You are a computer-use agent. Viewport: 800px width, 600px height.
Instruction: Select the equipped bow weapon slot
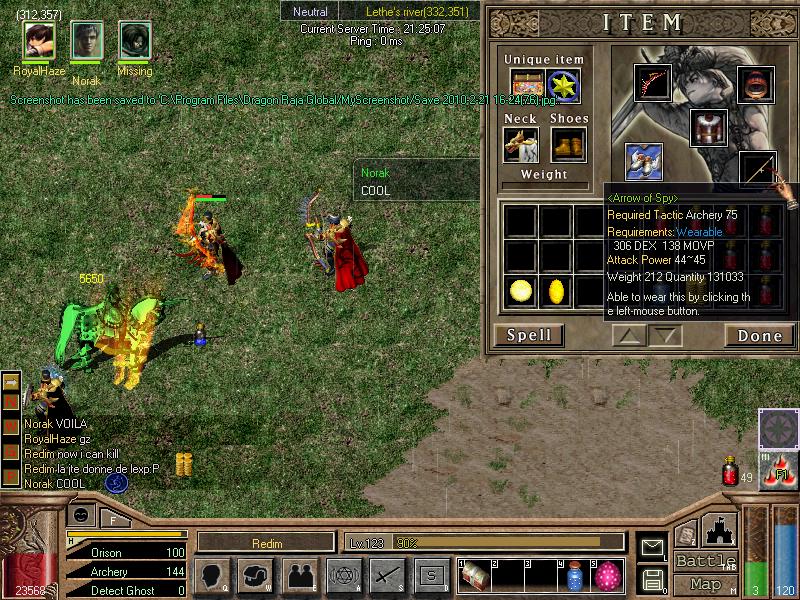[x=653, y=84]
